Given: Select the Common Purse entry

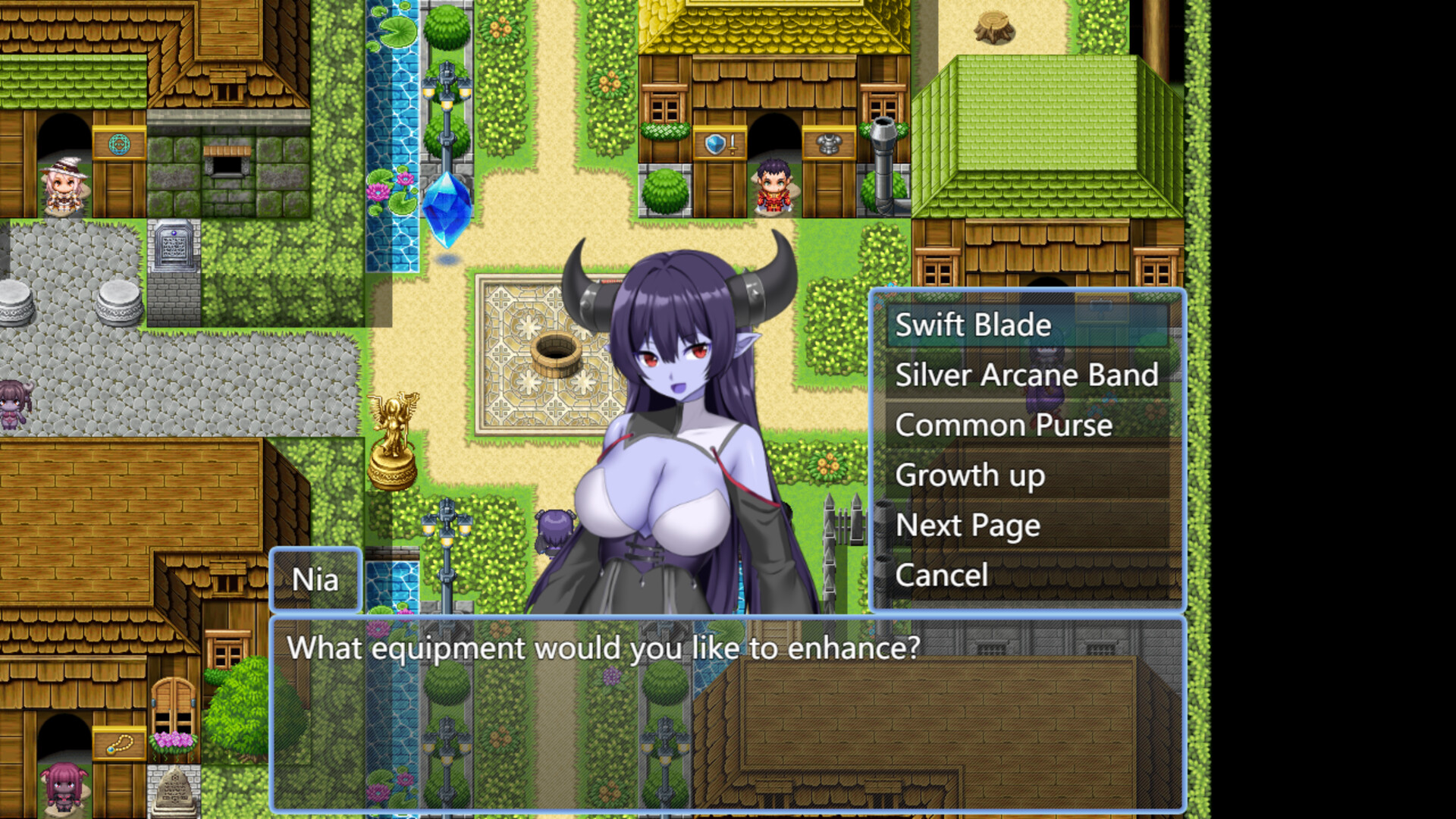Looking at the screenshot, I should pyautogui.click(x=1003, y=425).
